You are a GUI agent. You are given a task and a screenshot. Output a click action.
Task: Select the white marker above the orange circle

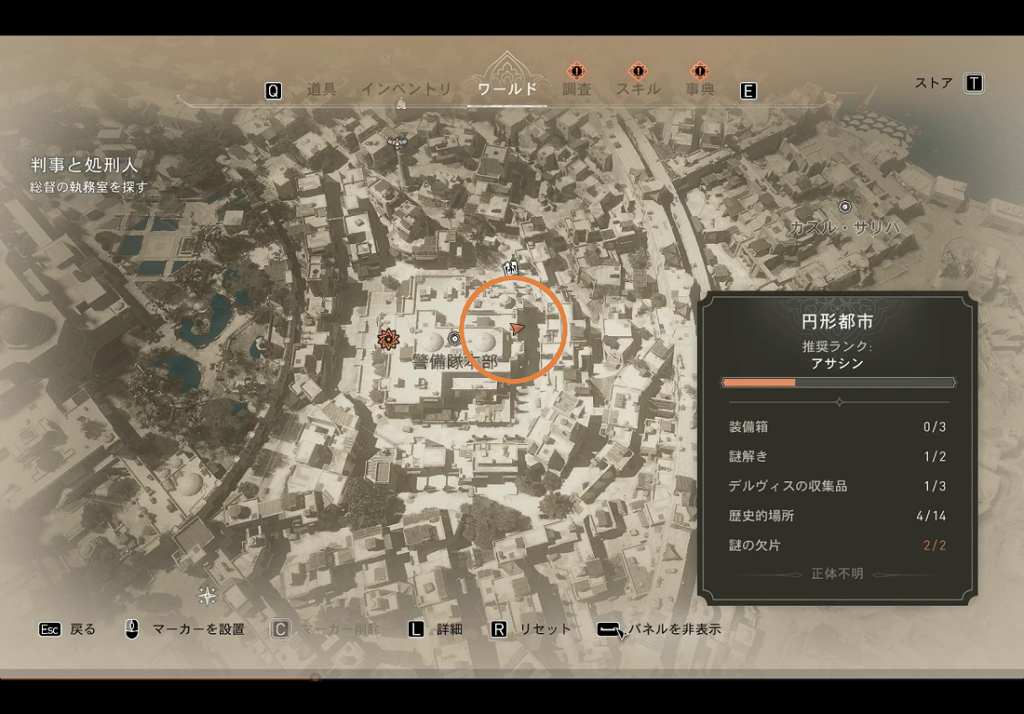pyautogui.click(x=512, y=267)
